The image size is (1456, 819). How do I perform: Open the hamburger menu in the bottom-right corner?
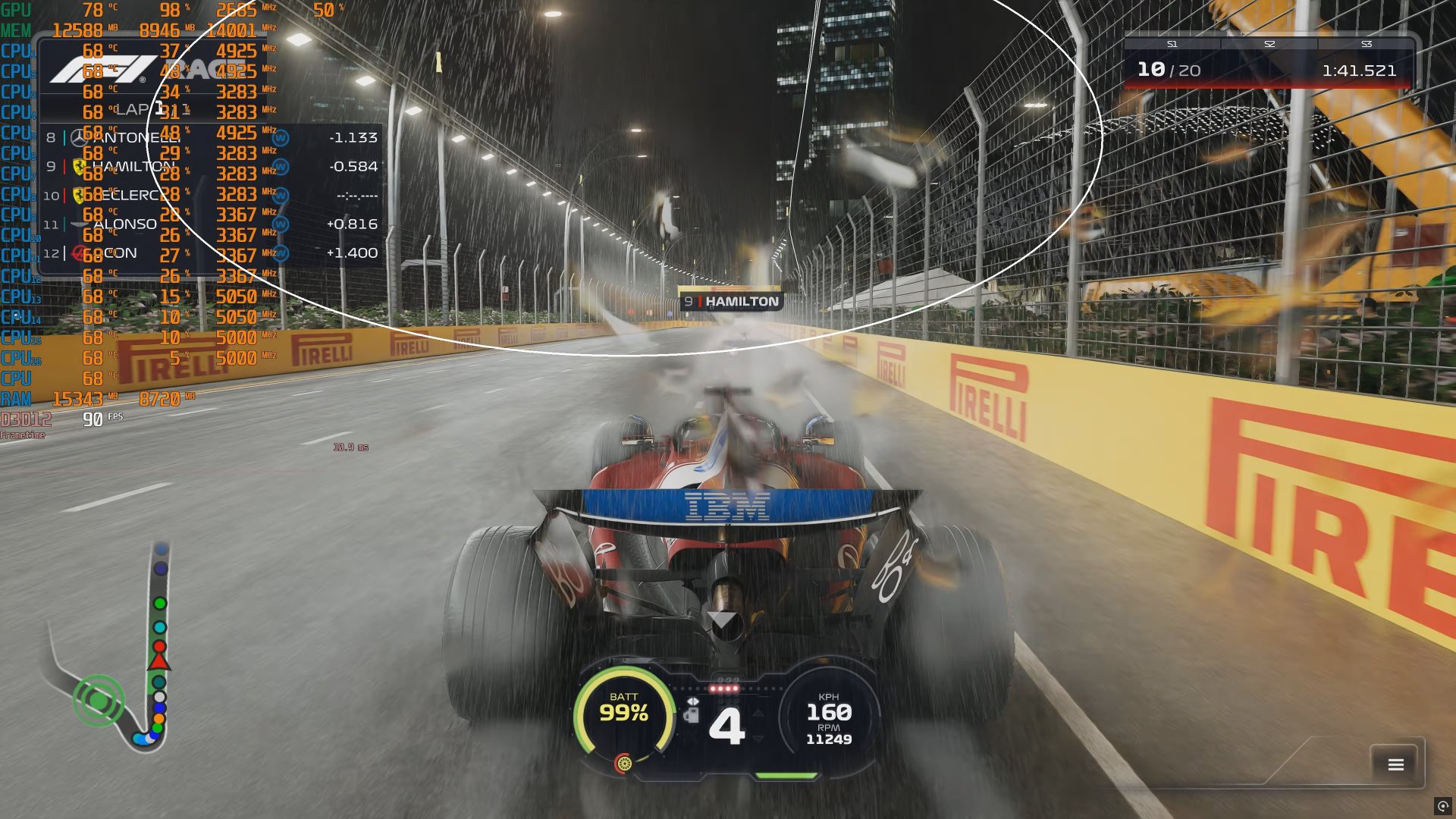point(1394,763)
